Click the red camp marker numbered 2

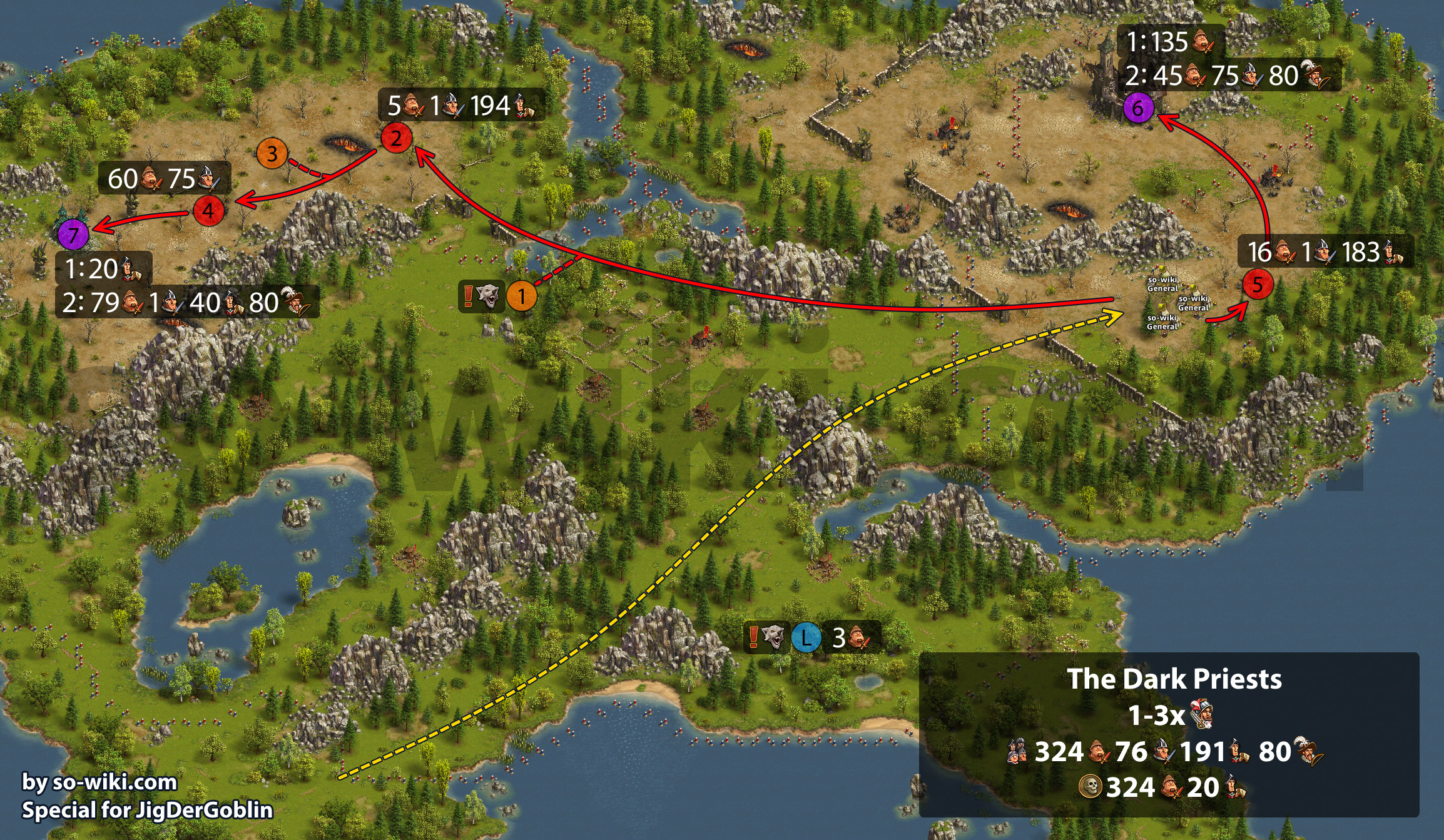396,138
